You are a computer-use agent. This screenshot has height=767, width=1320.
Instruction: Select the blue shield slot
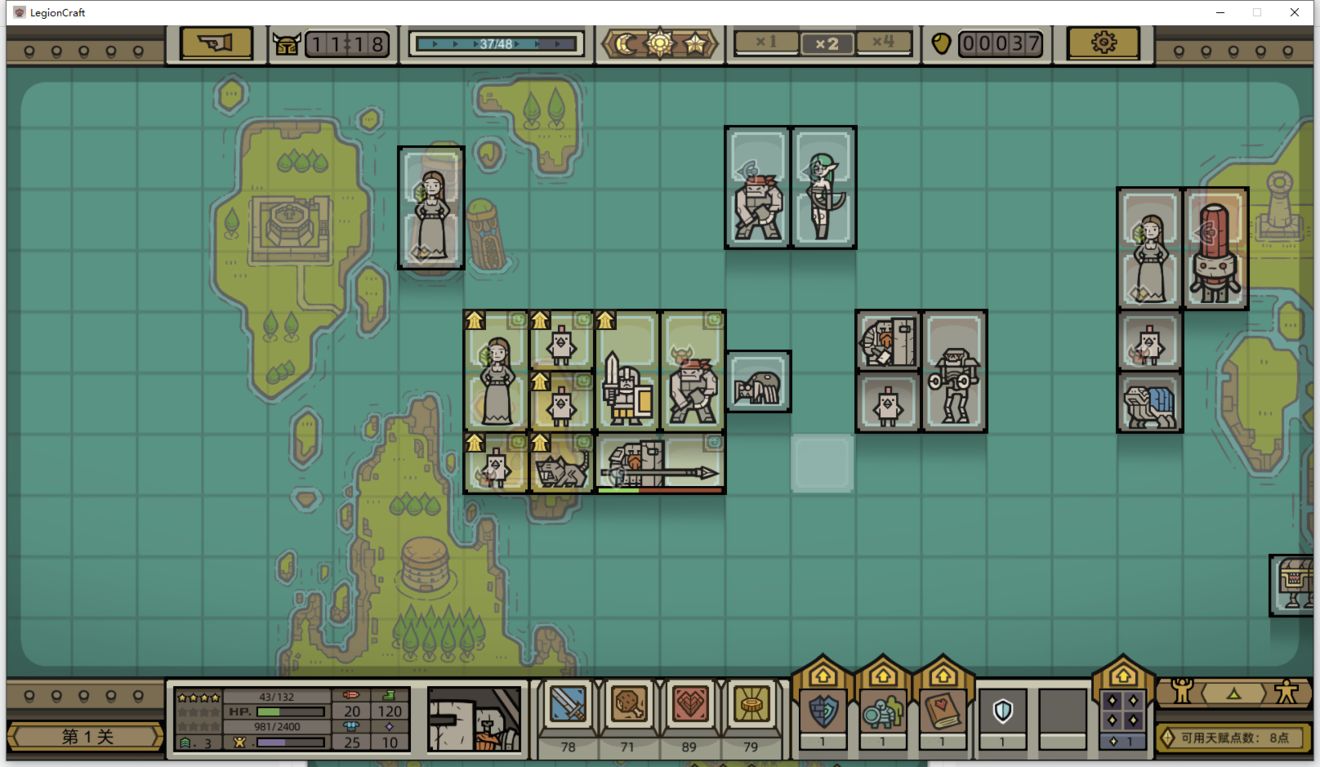point(1002,711)
